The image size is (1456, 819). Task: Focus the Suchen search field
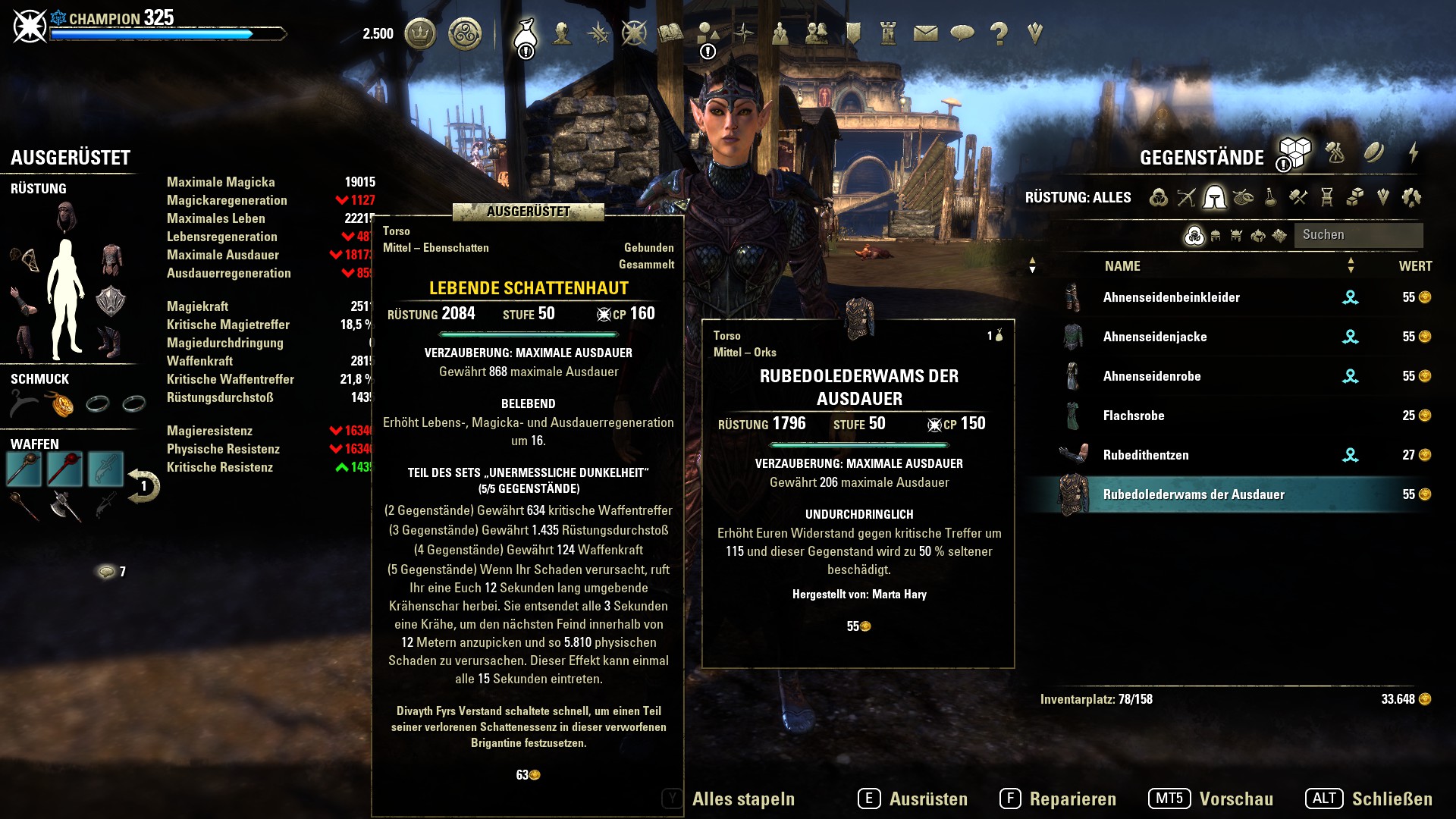coord(1357,235)
